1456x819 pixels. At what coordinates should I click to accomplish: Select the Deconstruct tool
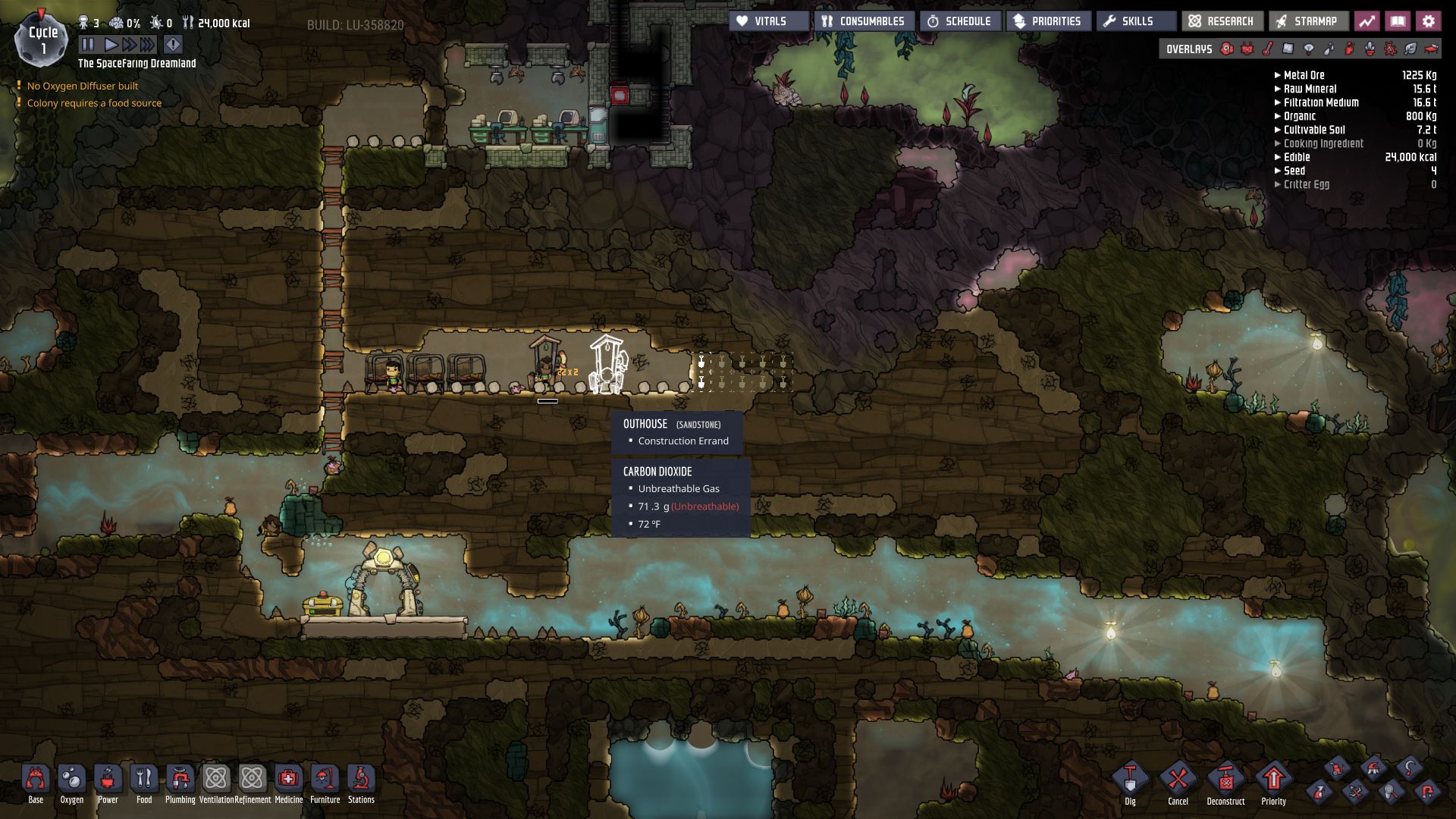(1225, 780)
